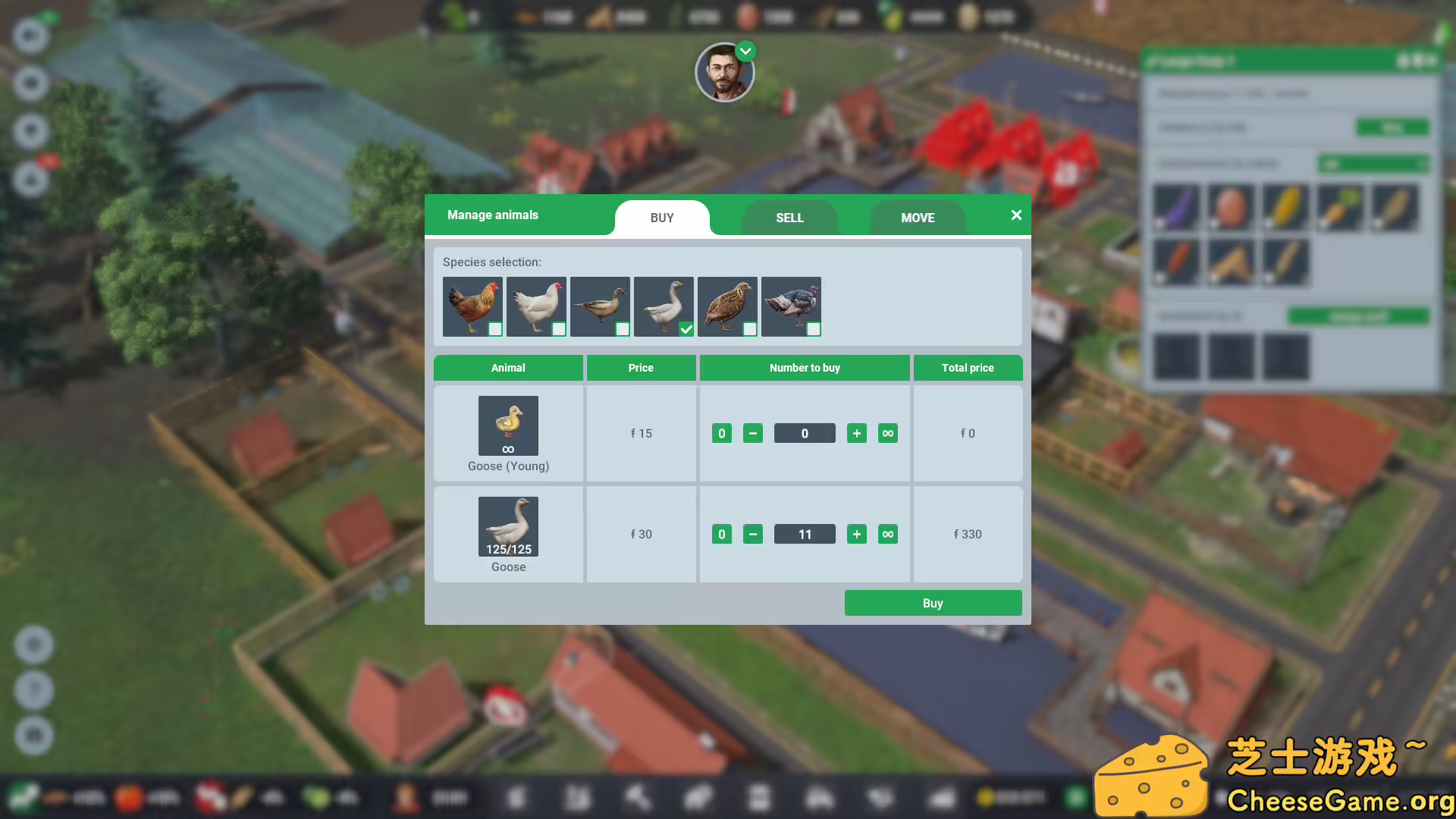Set Goose (Young) quantity to infinity
Screen dimensions: 1456x819
[888, 433]
